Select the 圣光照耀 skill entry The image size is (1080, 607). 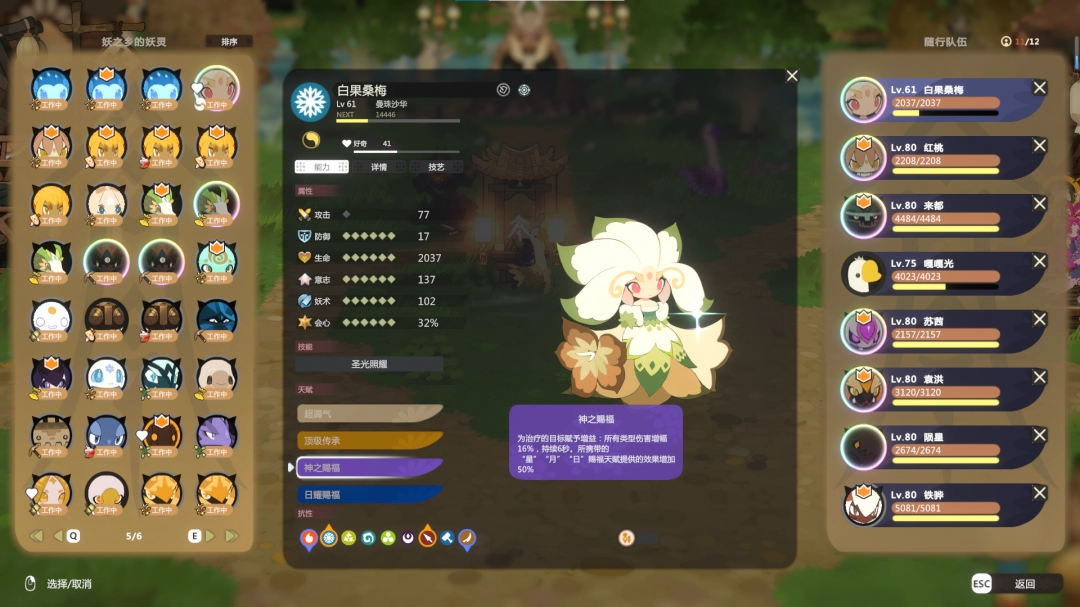click(x=369, y=365)
